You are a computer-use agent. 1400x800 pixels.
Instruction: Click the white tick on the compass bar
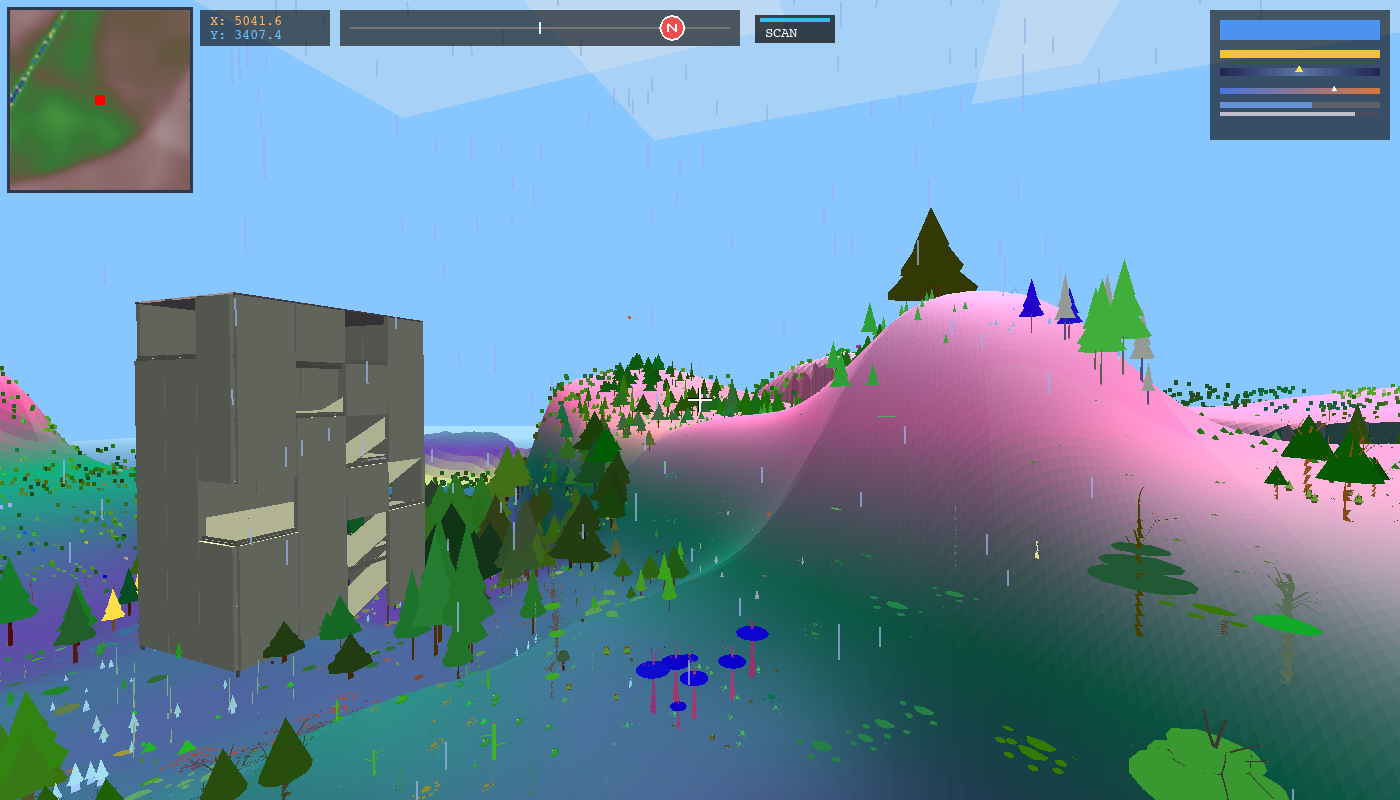[538, 28]
